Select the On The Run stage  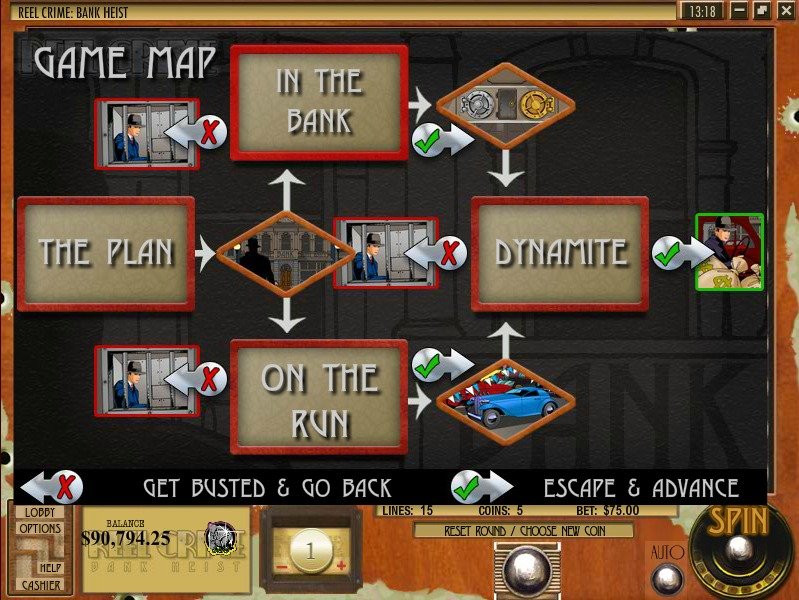coord(319,396)
